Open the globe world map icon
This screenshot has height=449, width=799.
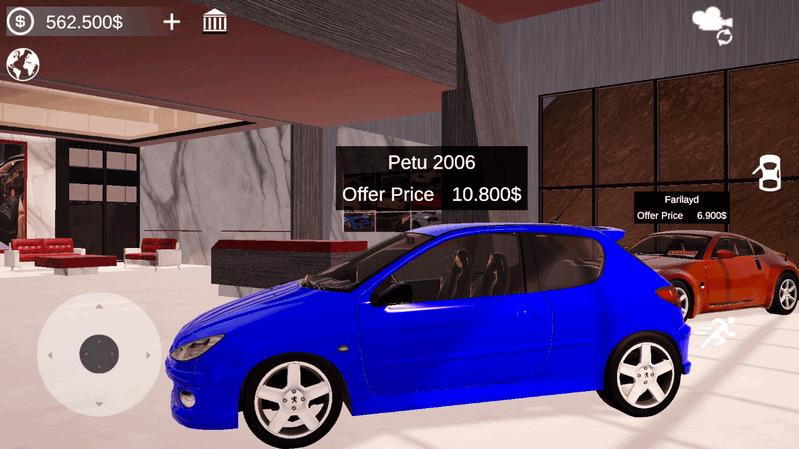(x=22, y=65)
